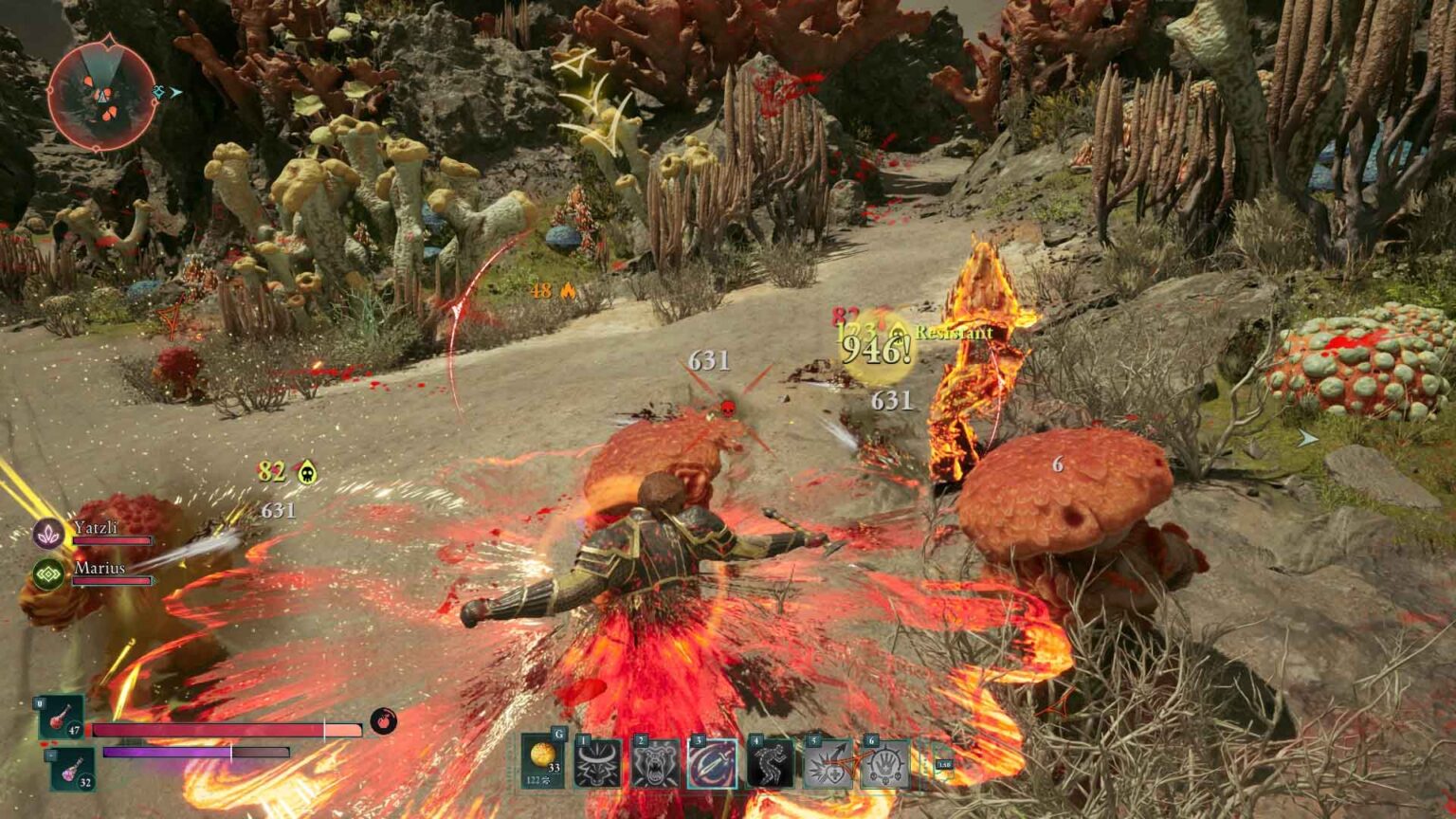Viewport: 1456px width, 819px height.
Task: Use the arrow and heart ability
Action: [x=828, y=764]
